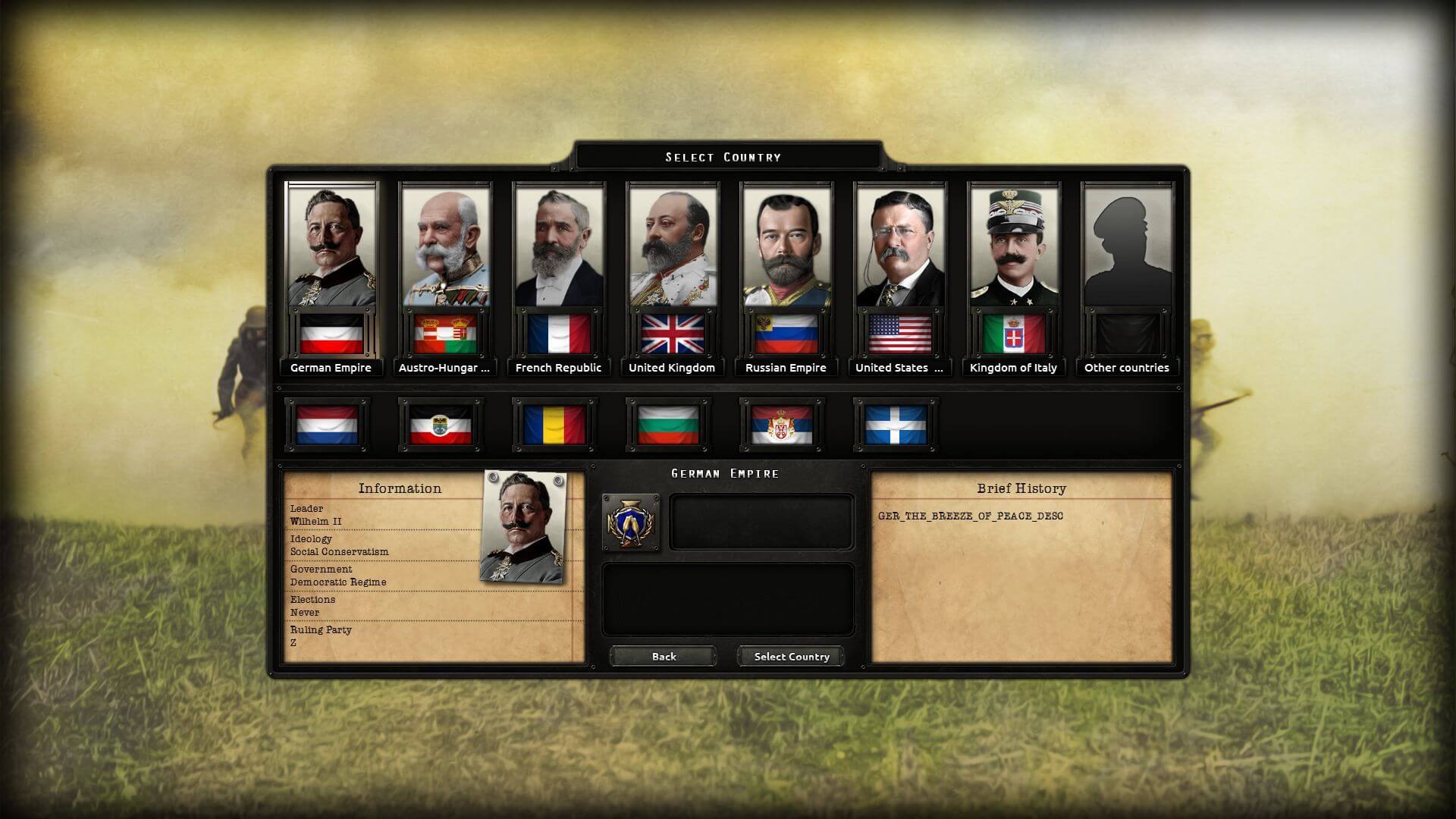Select the Netherlands flag
Screen dimensions: 1456x819
(x=327, y=425)
